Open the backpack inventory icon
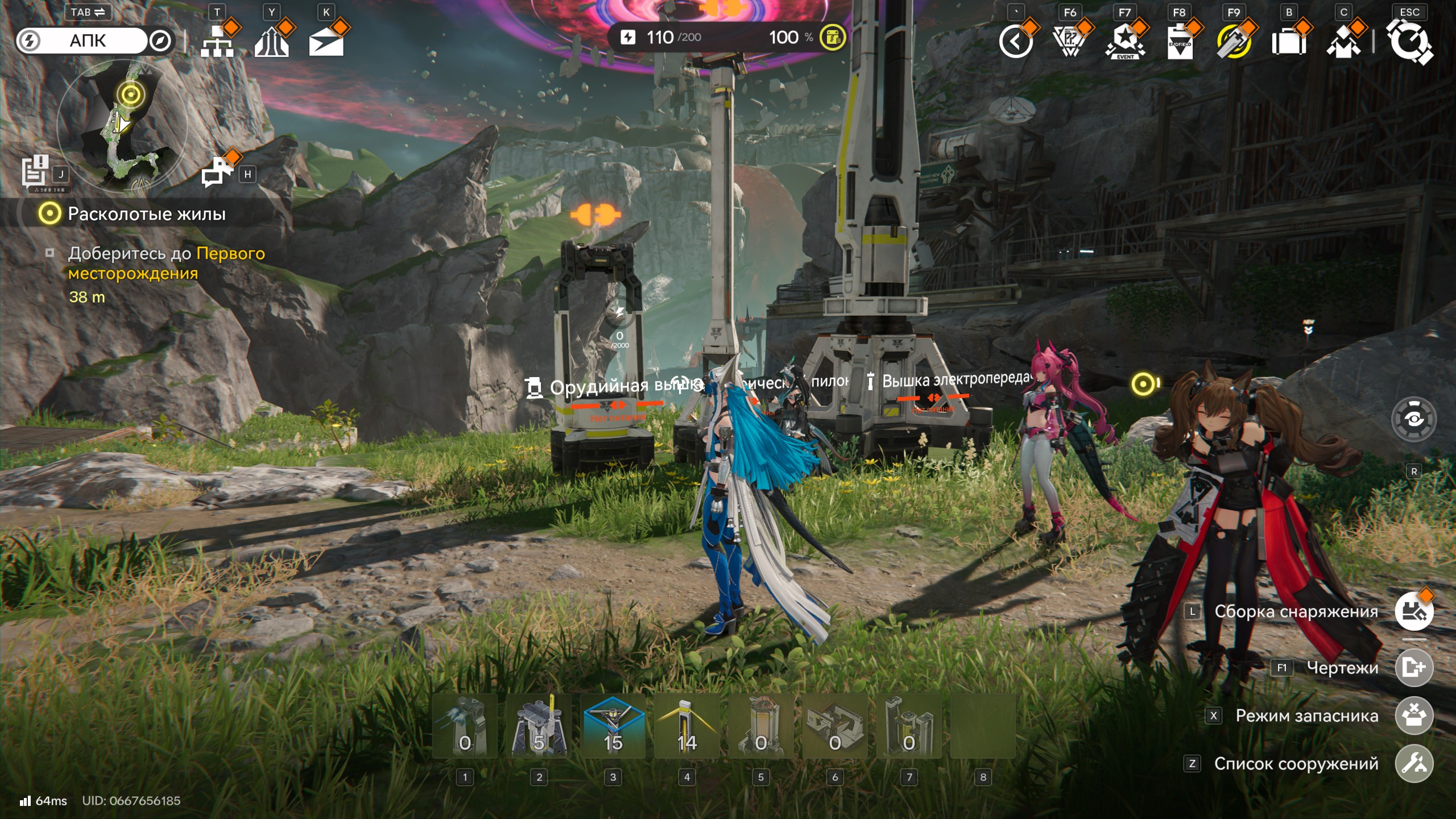This screenshot has height=819, width=1456. pyautogui.click(x=1289, y=42)
